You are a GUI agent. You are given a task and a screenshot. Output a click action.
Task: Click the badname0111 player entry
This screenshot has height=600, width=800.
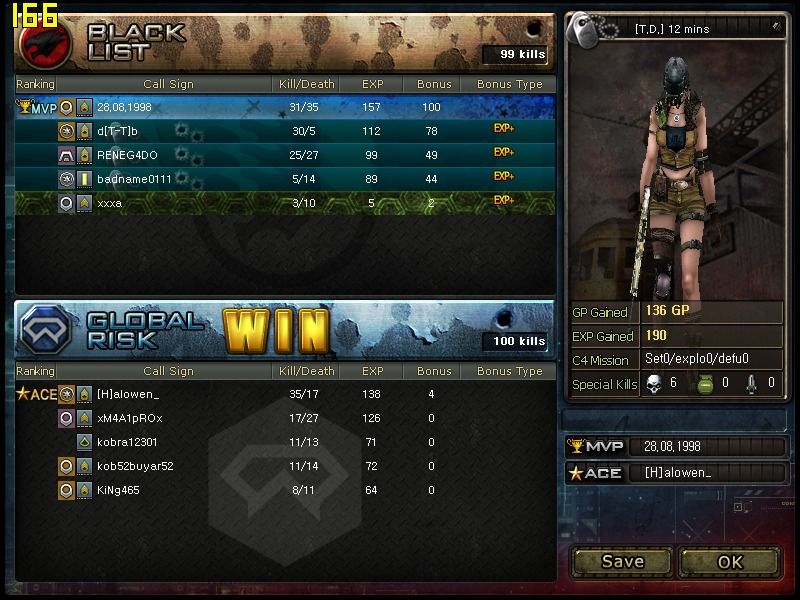coord(134,179)
